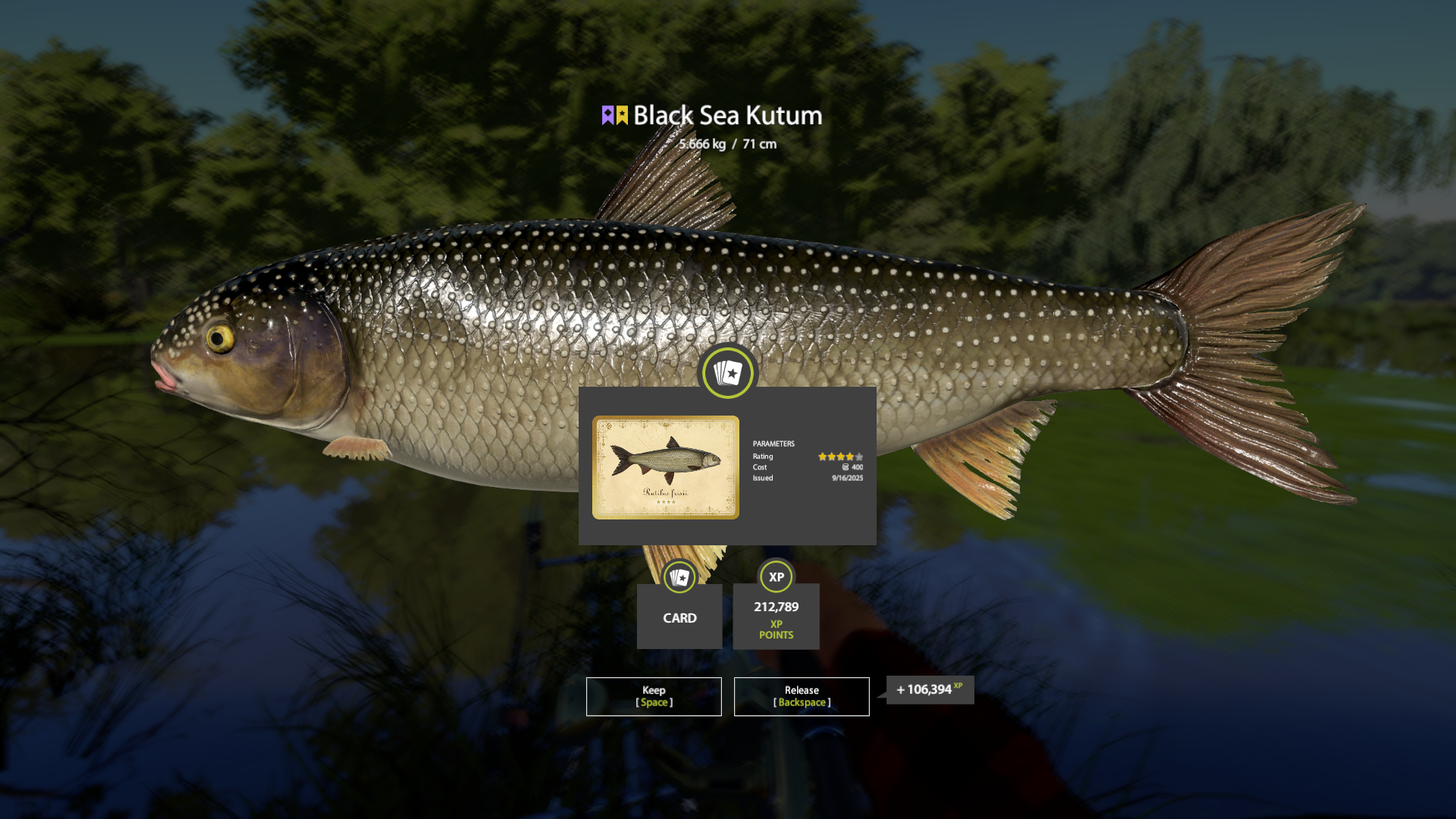Select the CARD reward tile
Image resolution: width=1456 pixels, height=819 pixels.
tap(679, 615)
